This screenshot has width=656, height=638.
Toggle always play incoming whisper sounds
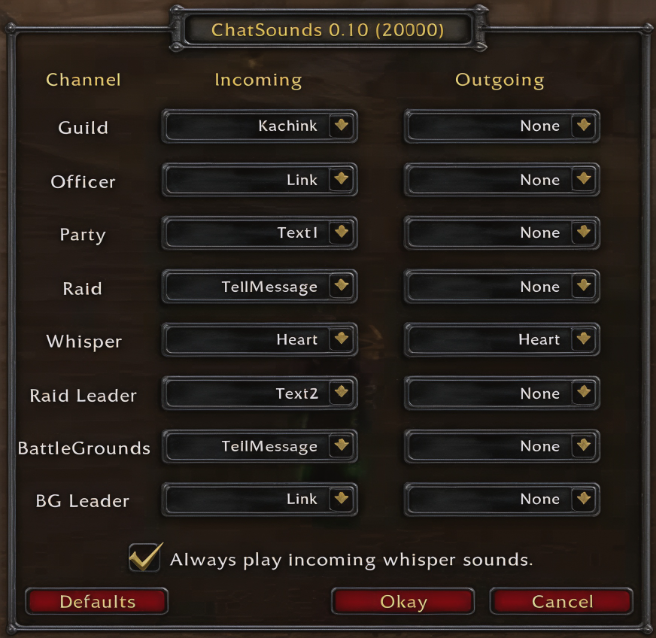click(146, 558)
